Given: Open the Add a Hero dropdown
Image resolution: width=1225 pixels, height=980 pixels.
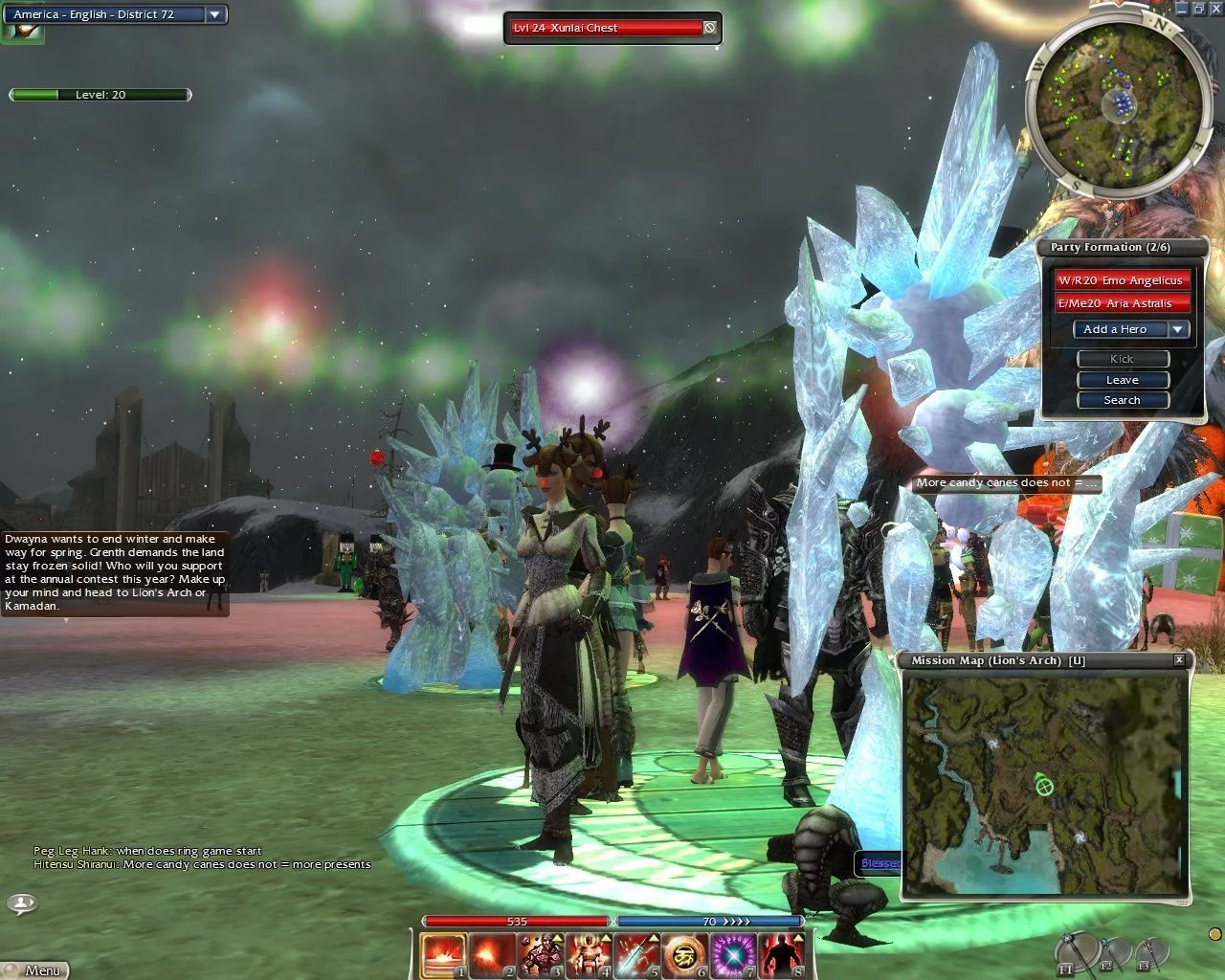Looking at the screenshot, I should 1178,329.
